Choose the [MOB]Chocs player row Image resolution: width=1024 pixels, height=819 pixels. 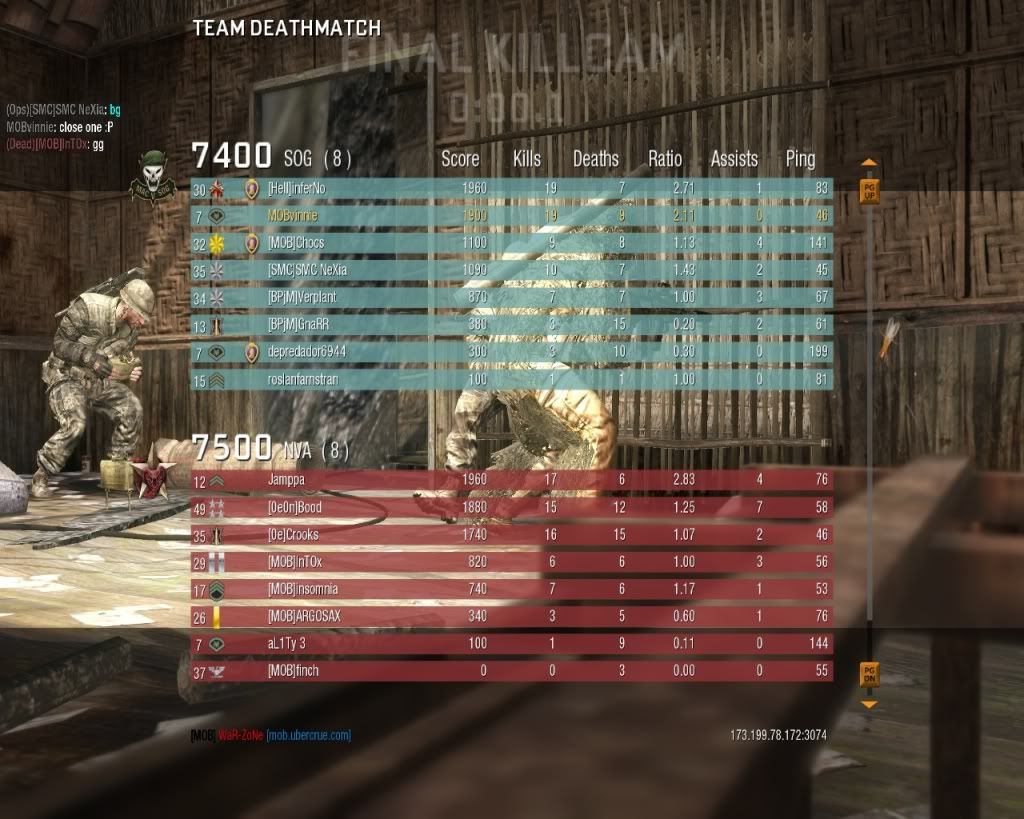point(511,243)
